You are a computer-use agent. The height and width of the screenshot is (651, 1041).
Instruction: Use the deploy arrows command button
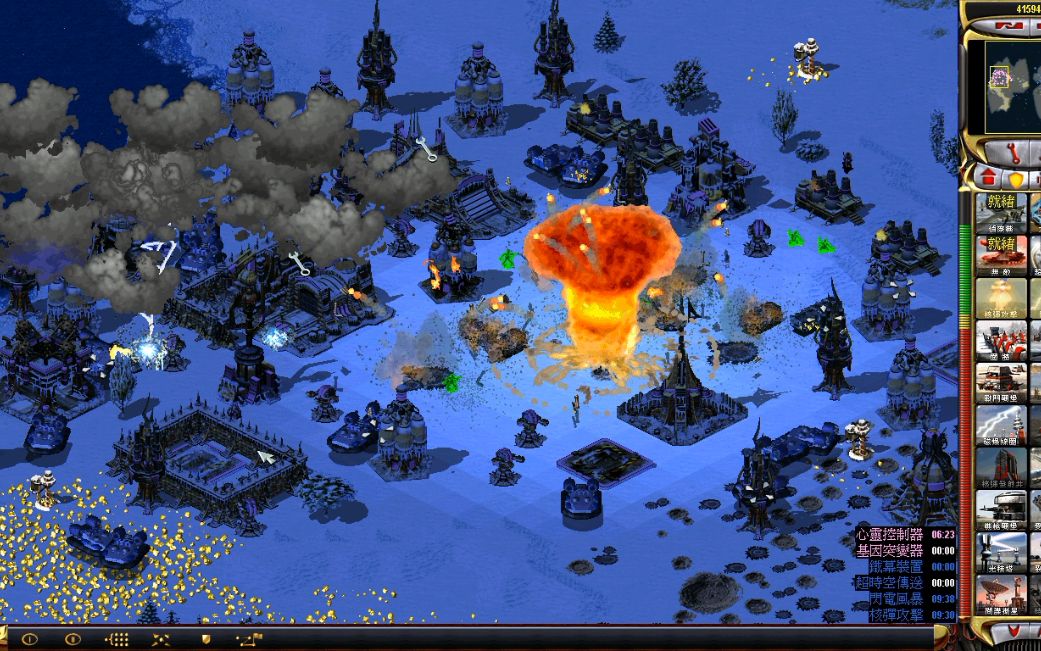(161, 638)
